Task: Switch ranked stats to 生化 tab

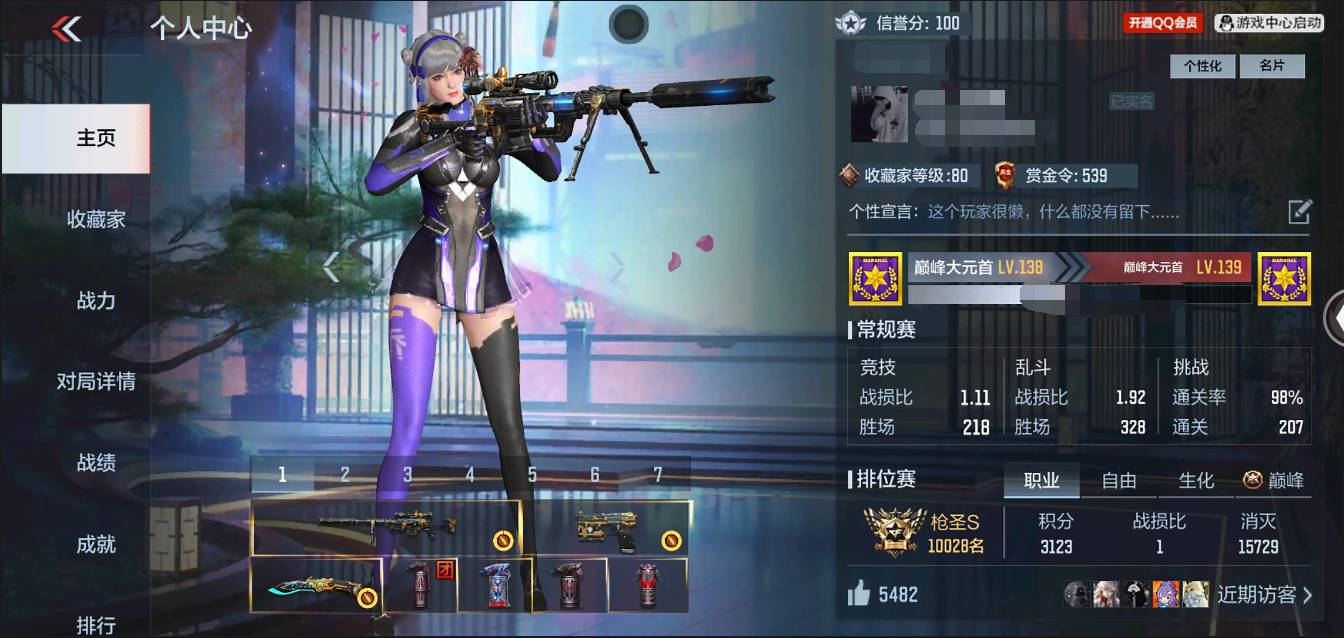Action: point(1196,481)
